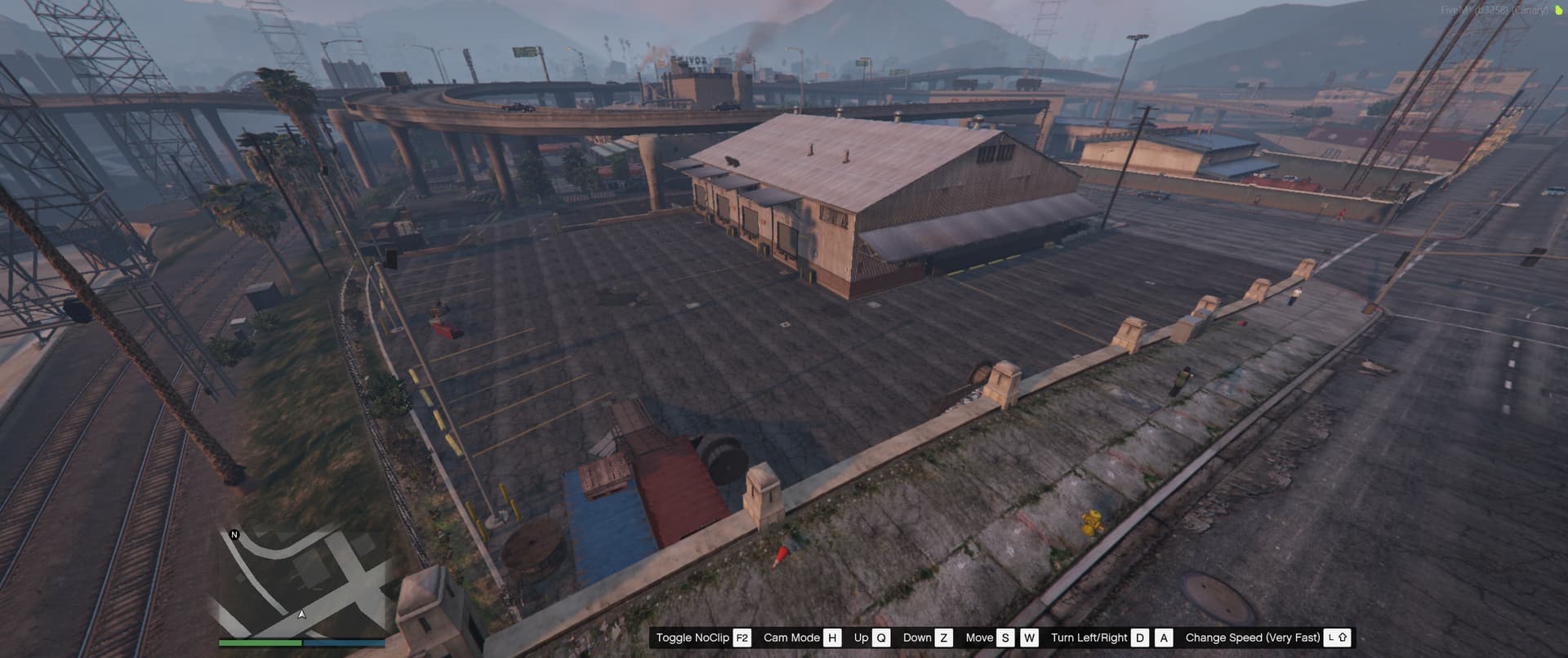1568x658 pixels.
Task: Toggle NoClip via its label in the help bar
Action: [x=692, y=638]
